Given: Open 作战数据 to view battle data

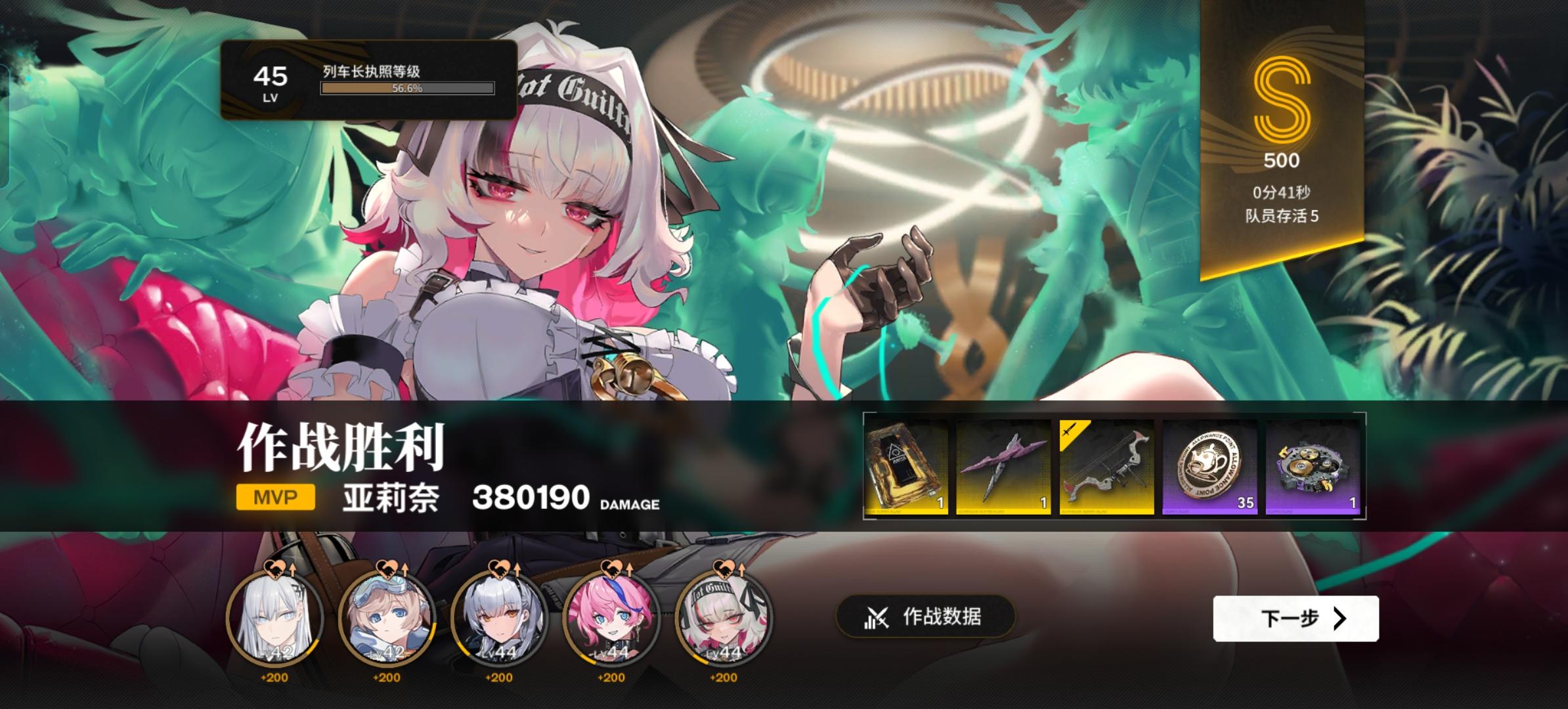Looking at the screenshot, I should coord(926,617).
